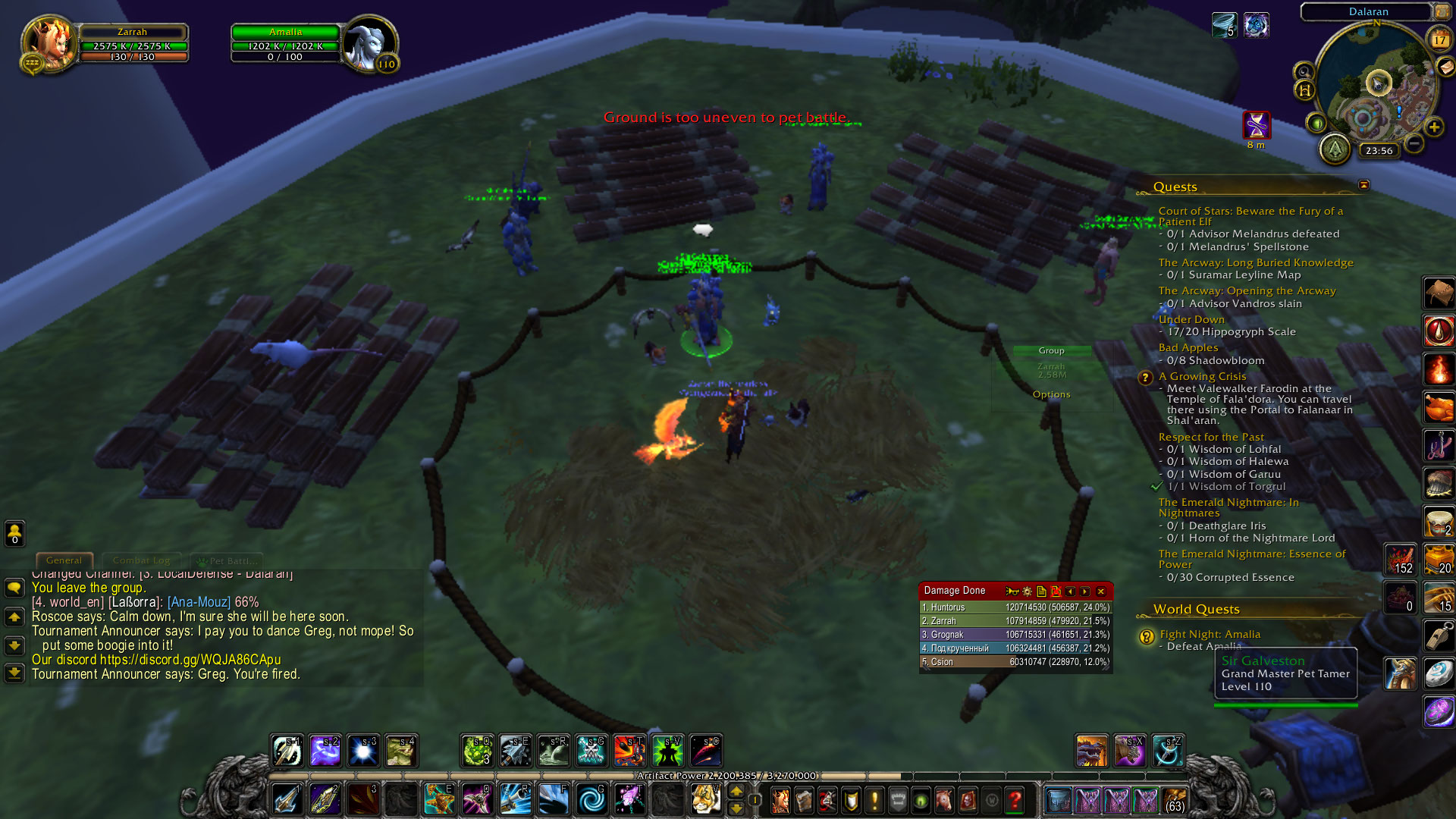
Task: Open the world map icon beside Dalaran
Action: [x=1442, y=11]
